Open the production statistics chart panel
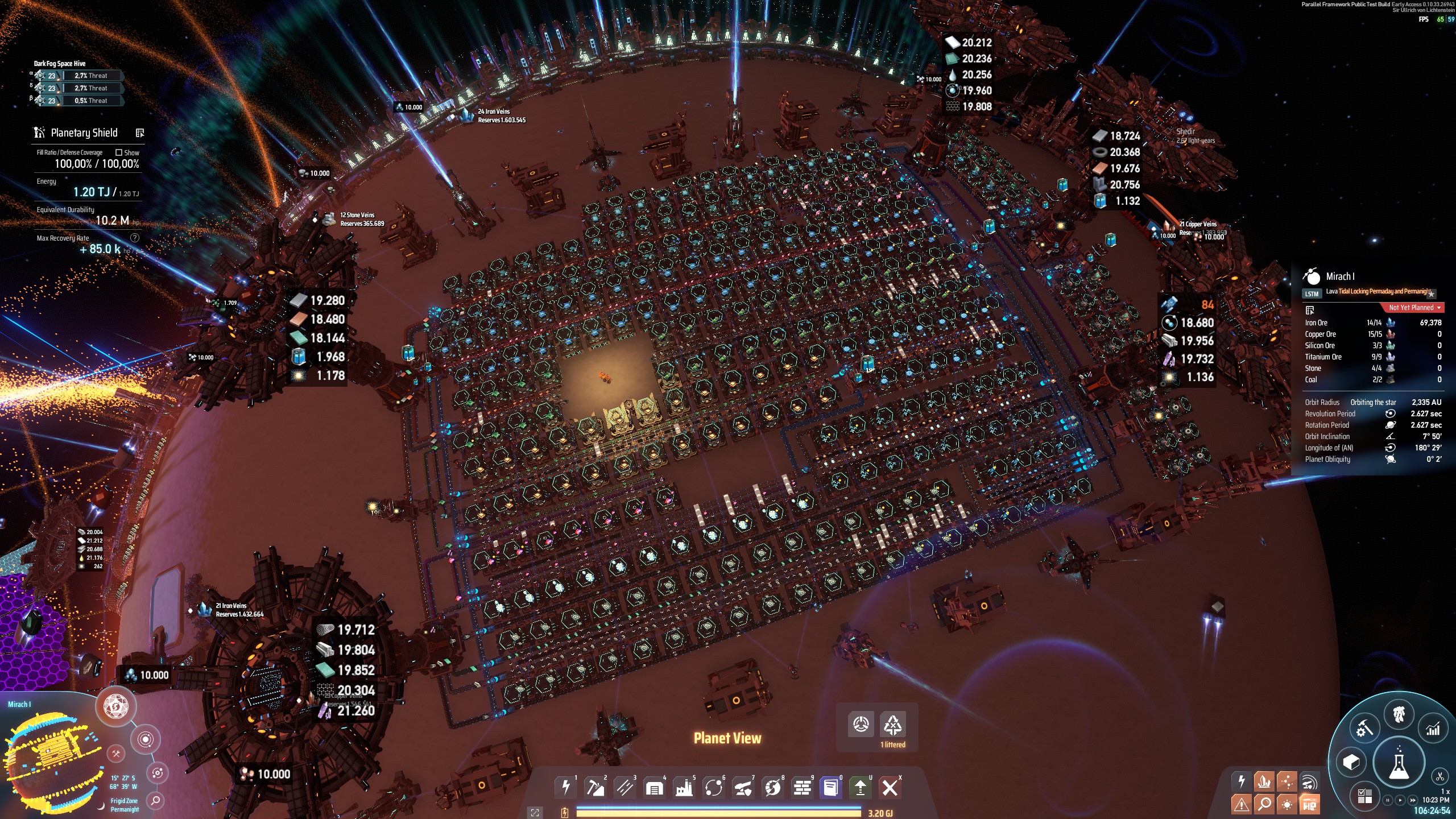Image resolution: width=1456 pixels, height=819 pixels. (x=1433, y=729)
